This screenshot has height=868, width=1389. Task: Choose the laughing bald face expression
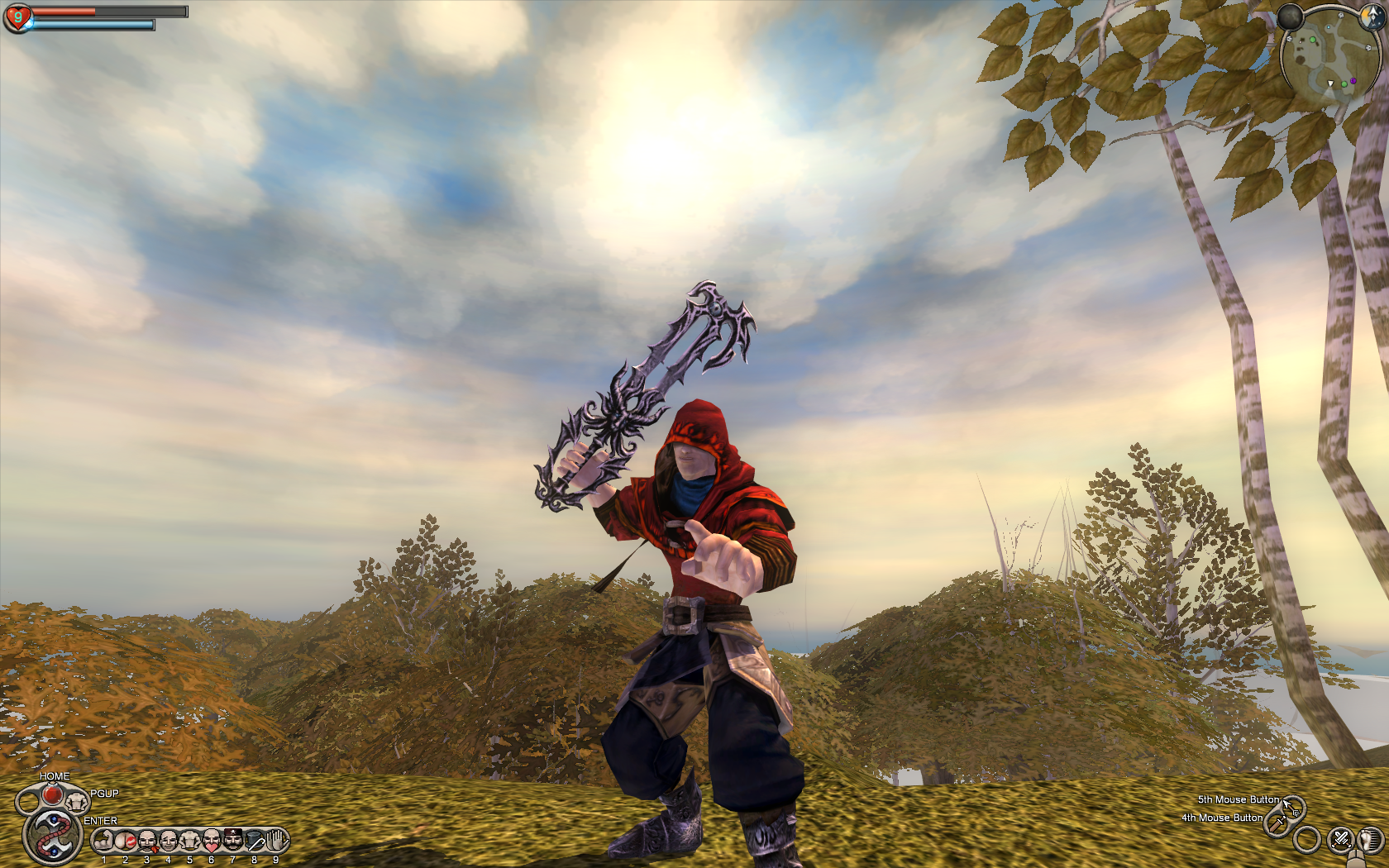169,842
